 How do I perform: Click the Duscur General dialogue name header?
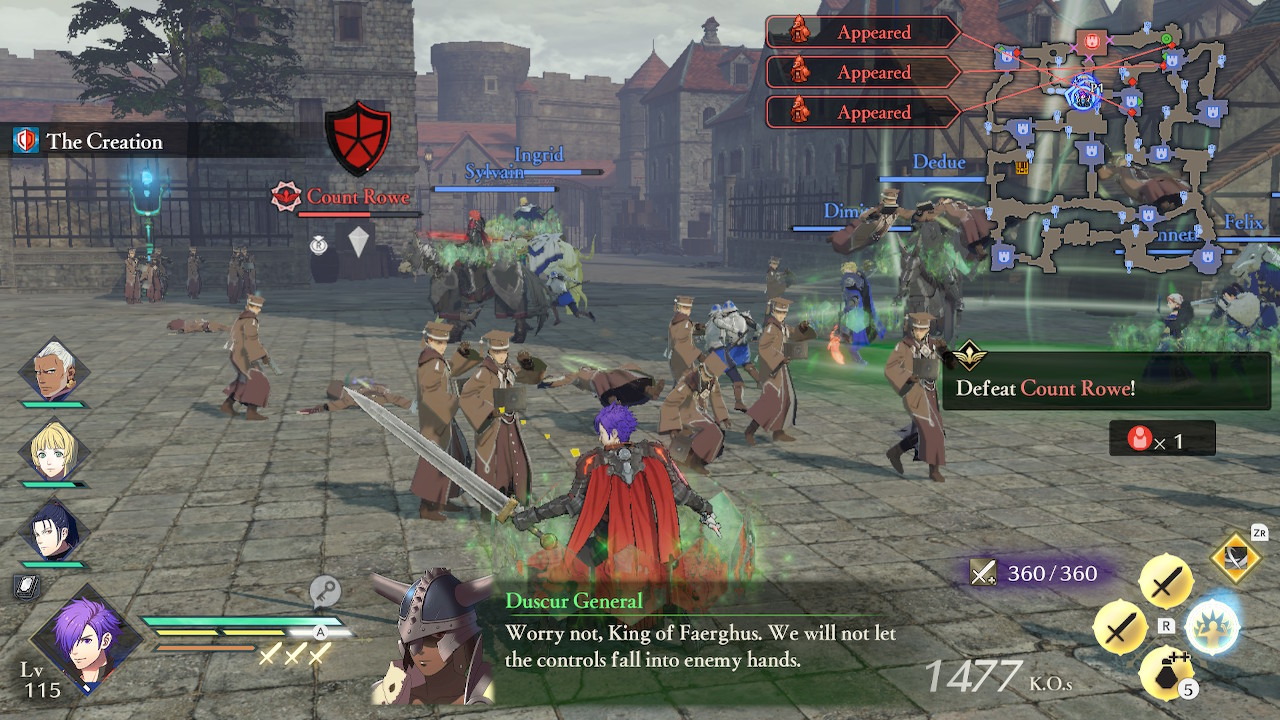(x=575, y=601)
